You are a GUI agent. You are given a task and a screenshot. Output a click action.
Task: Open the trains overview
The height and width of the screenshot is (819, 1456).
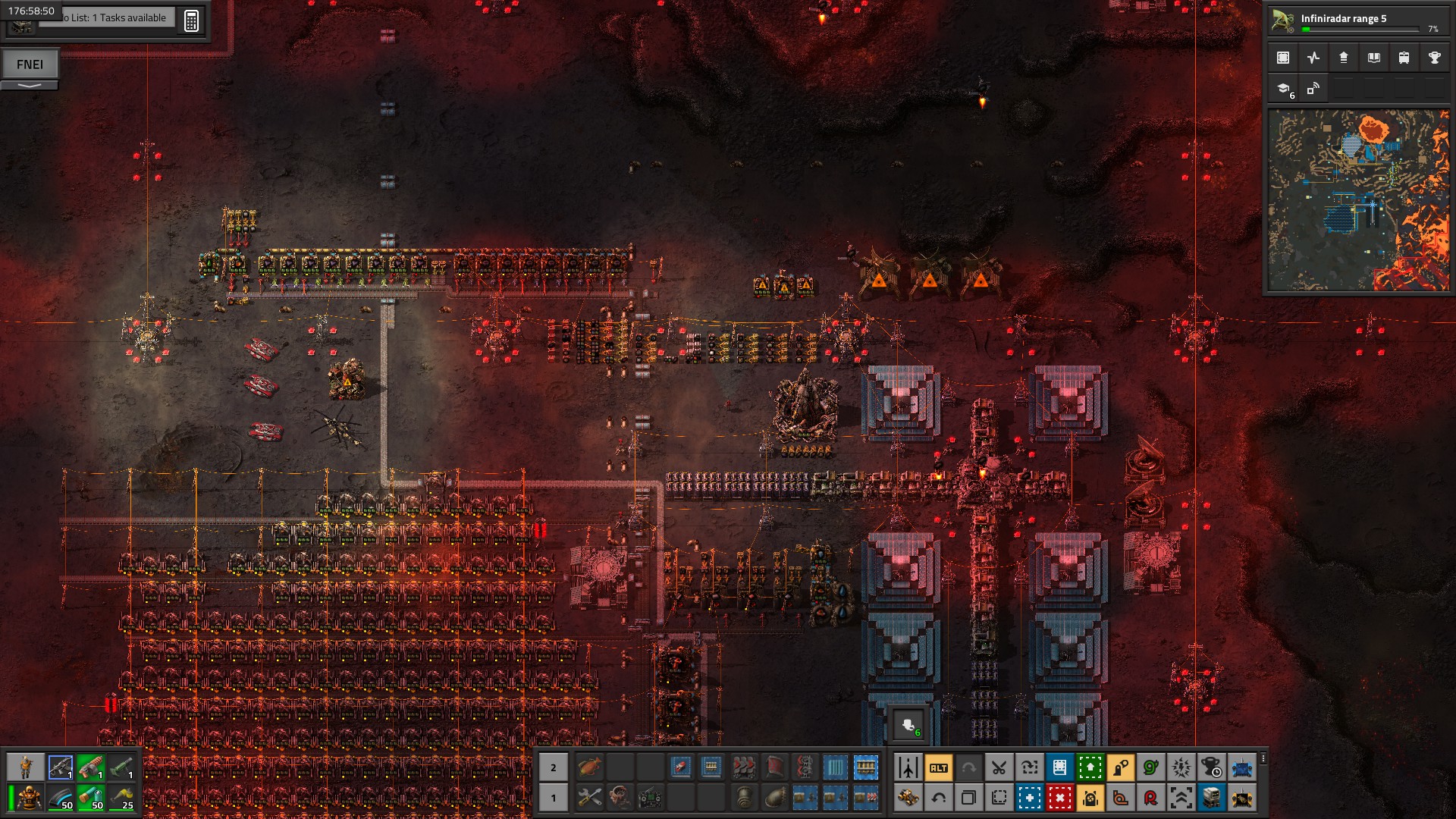[1404, 58]
